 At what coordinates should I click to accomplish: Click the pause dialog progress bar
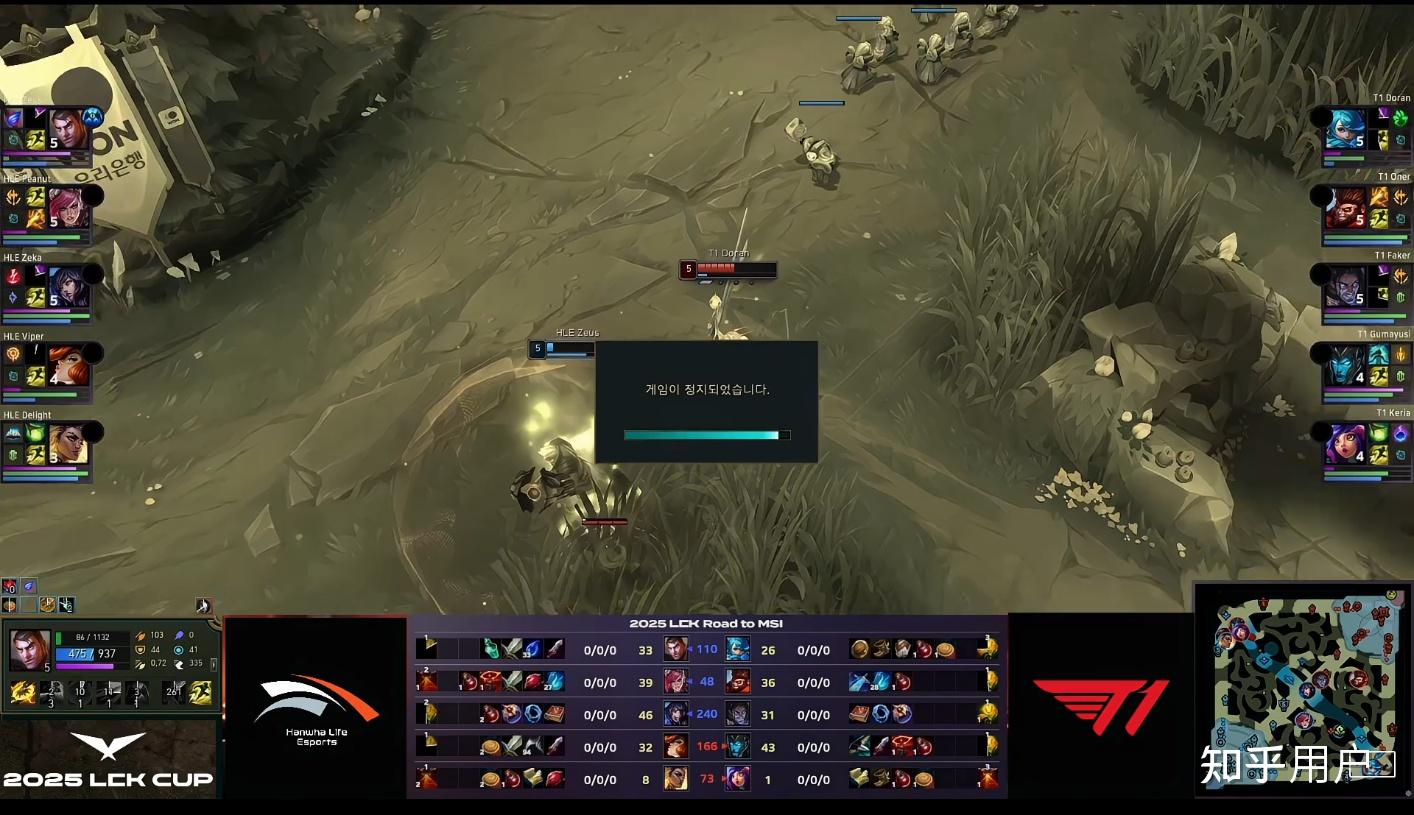coord(700,435)
